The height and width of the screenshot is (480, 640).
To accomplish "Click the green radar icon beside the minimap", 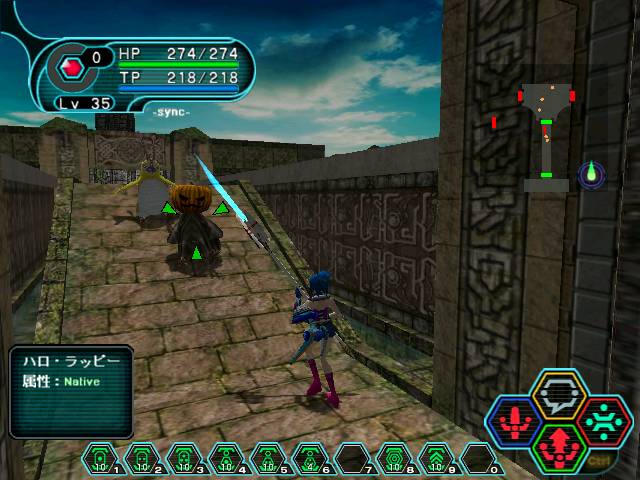I will coord(590,174).
